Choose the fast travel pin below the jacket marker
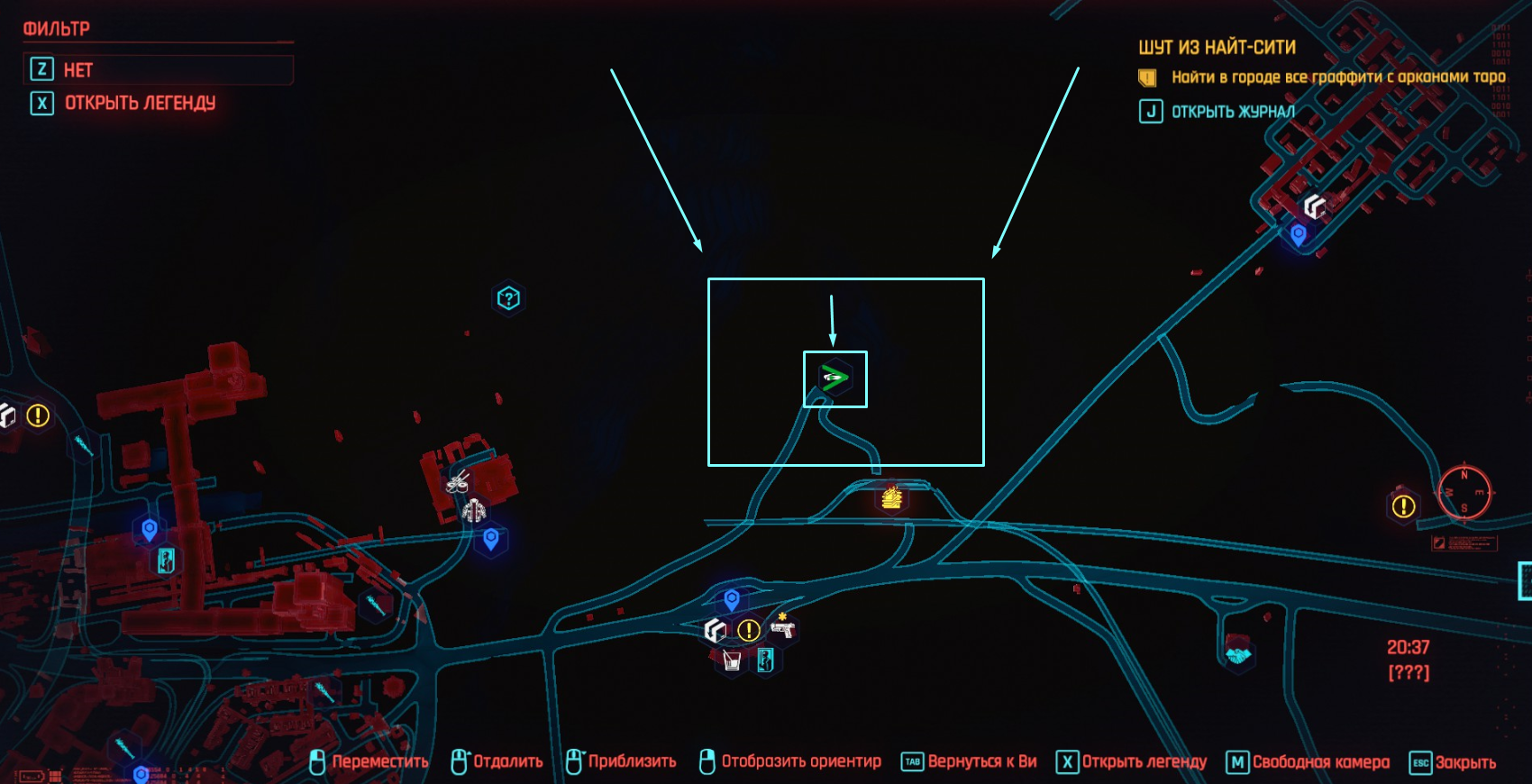The height and width of the screenshot is (784, 1532). pos(491,540)
